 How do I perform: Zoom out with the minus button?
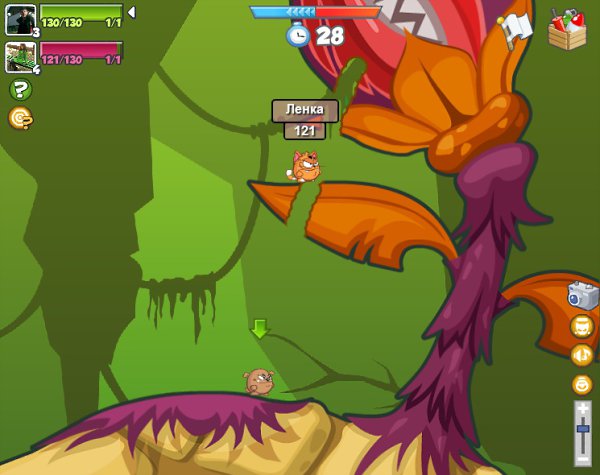tap(582, 460)
